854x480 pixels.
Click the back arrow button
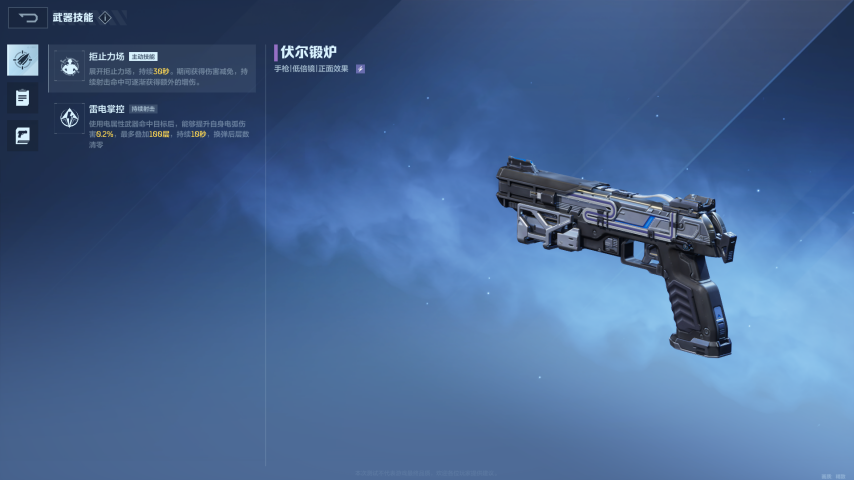[28, 18]
